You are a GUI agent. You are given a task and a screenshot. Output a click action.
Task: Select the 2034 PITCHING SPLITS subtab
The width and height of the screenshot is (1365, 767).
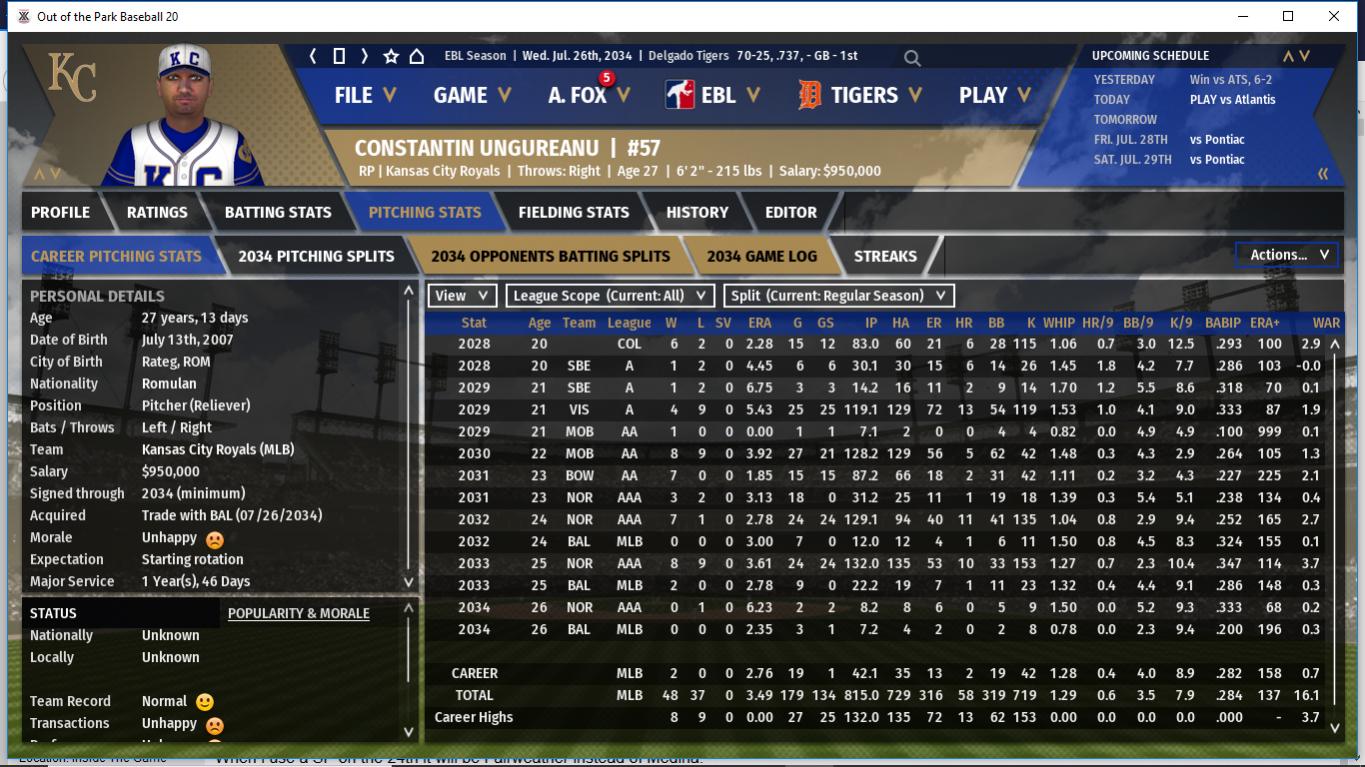pyautogui.click(x=316, y=256)
